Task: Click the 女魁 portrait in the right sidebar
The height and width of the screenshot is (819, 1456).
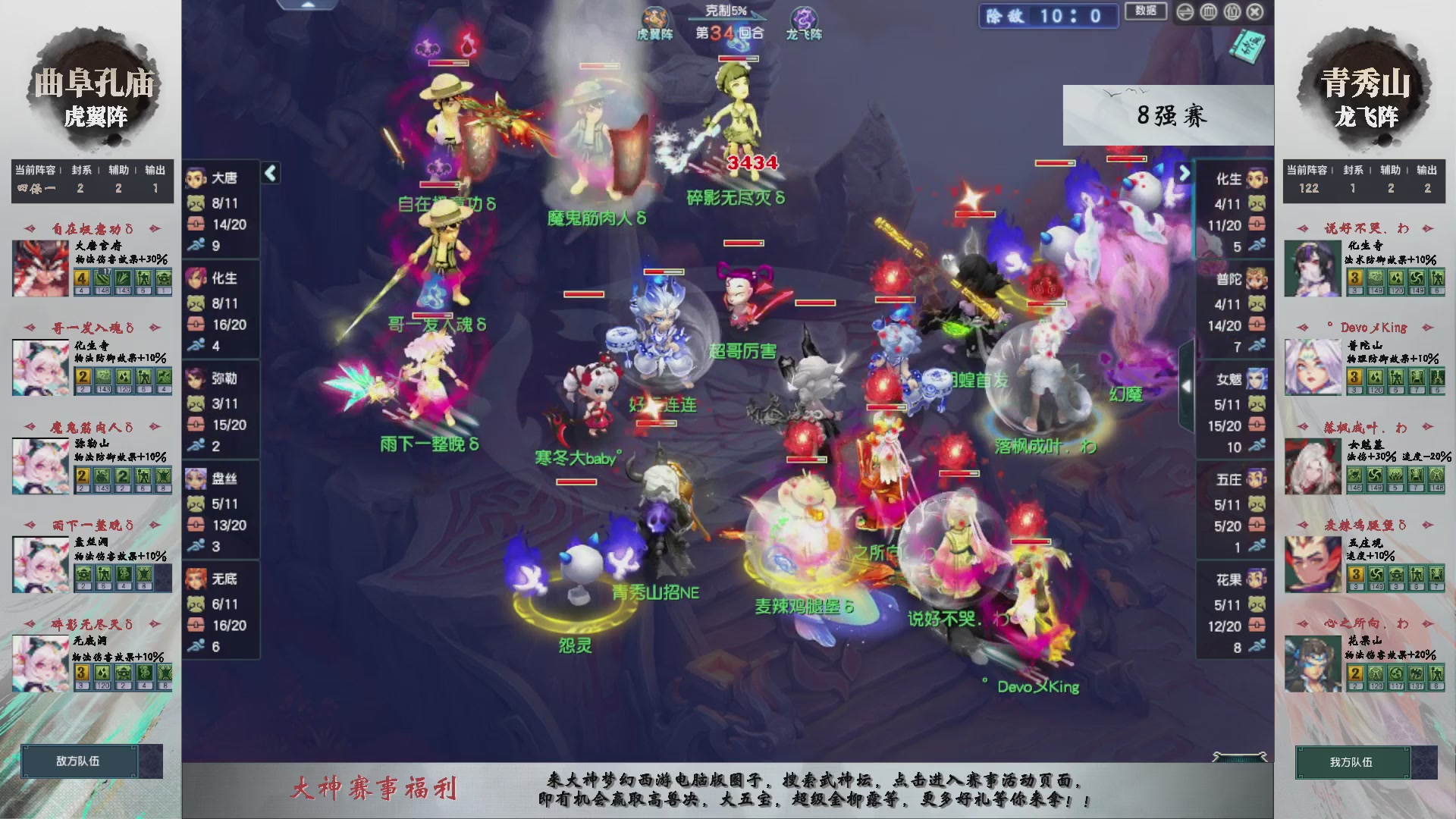Action: click(1257, 379)
